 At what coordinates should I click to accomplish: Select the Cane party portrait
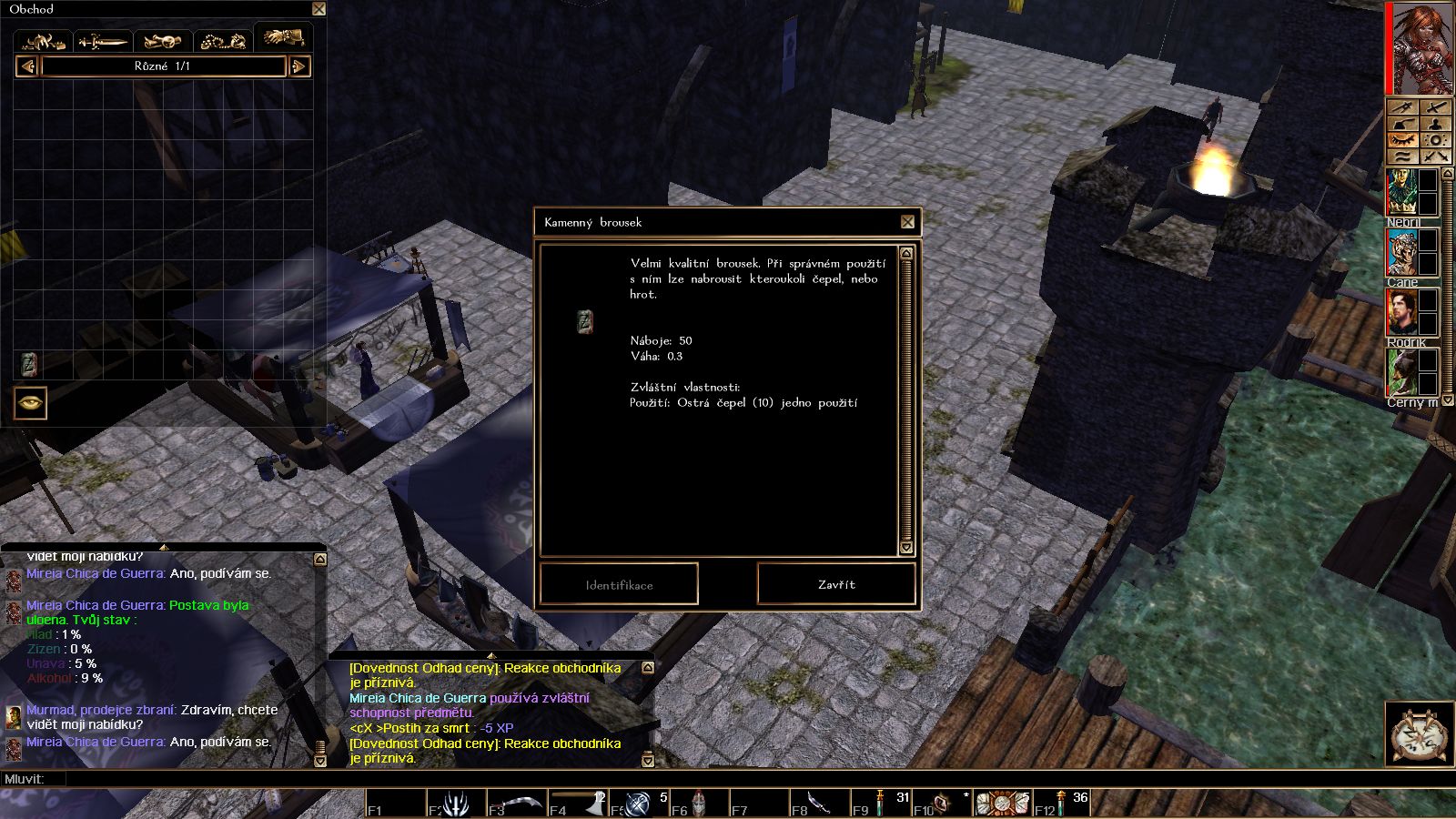[x=1401, y=253]
